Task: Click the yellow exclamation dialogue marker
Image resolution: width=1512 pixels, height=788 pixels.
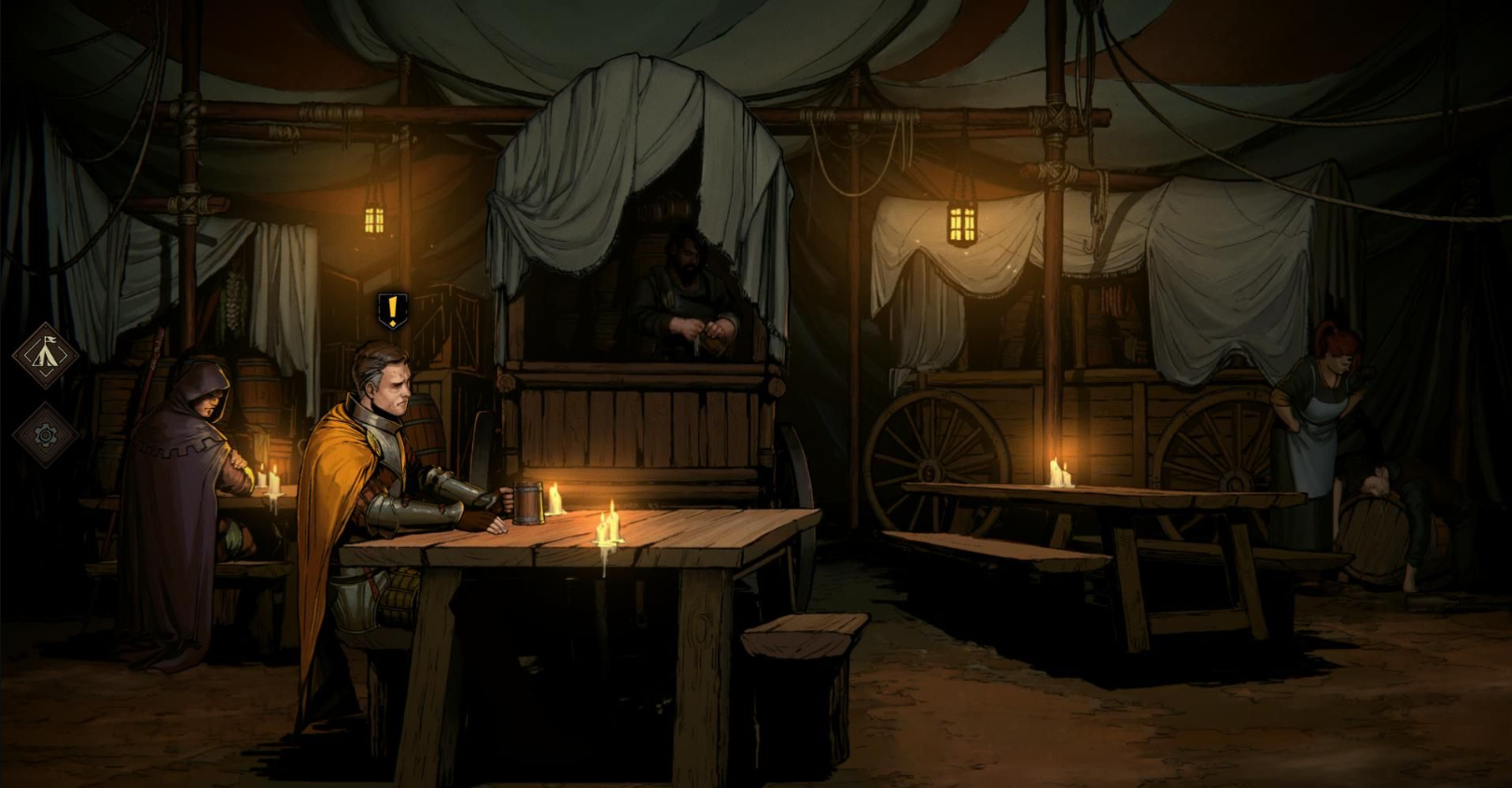Action: [393, 310]
